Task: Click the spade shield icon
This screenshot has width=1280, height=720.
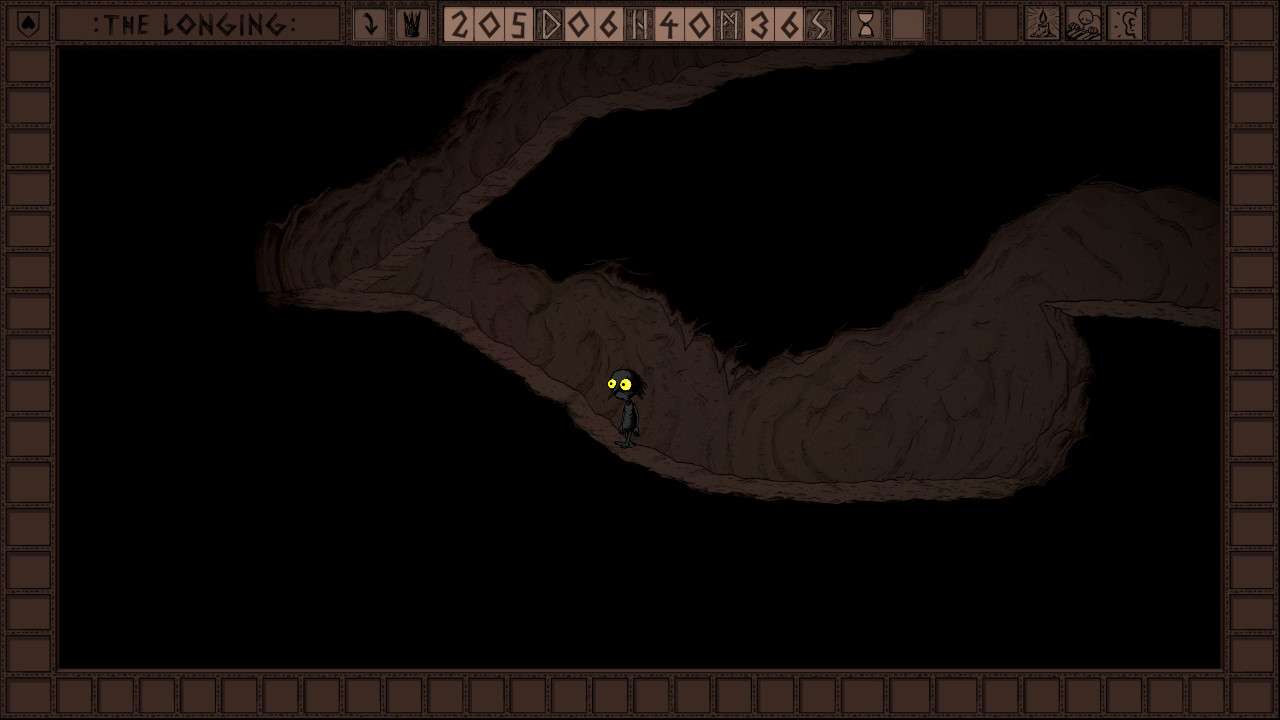Action: coord(28,24)
